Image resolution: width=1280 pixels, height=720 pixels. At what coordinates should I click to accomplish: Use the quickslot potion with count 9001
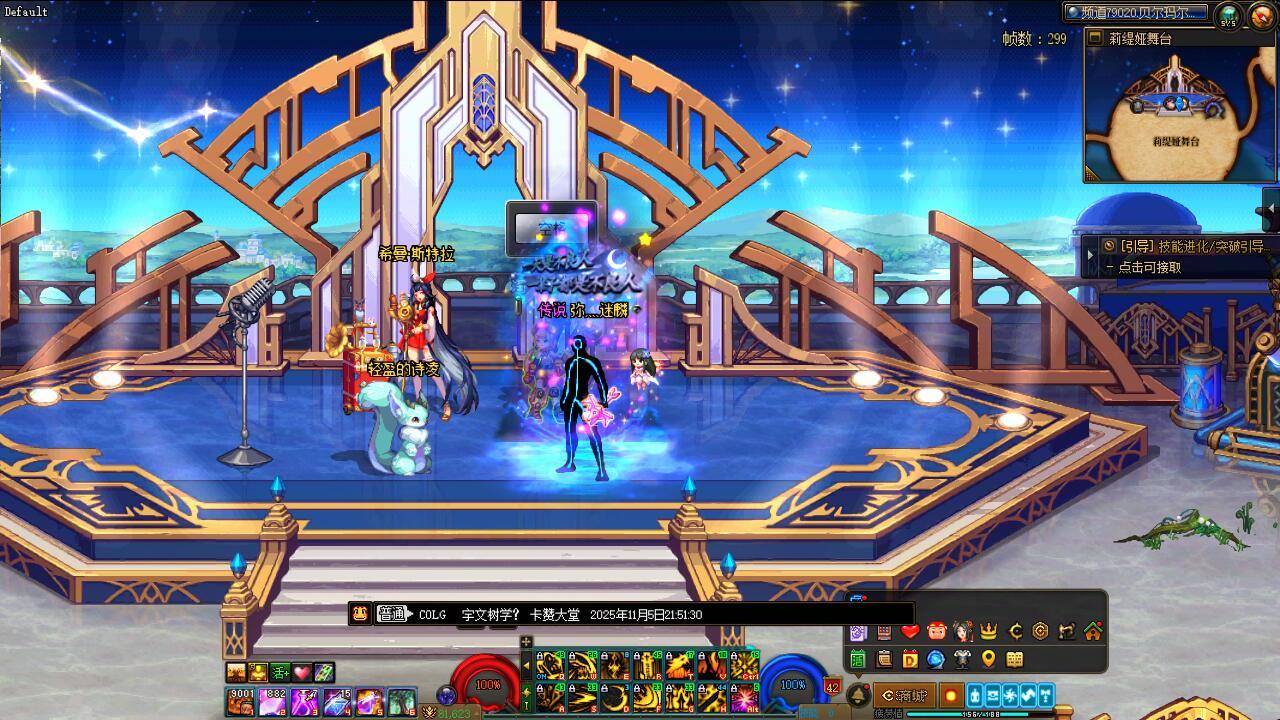point(241,701)
